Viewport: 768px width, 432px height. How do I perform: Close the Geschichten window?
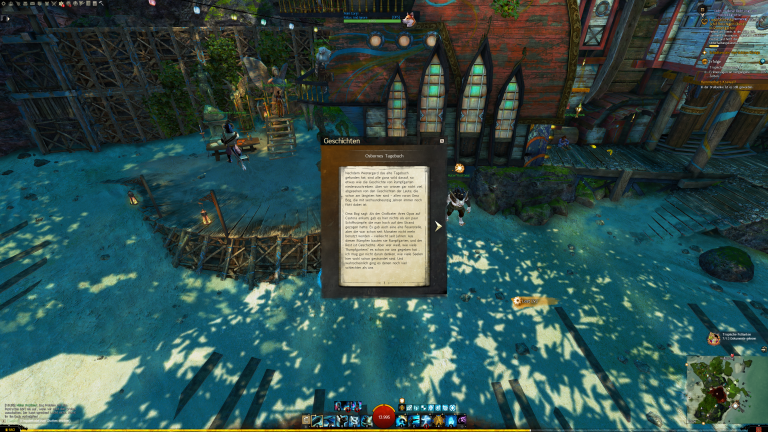441,142
